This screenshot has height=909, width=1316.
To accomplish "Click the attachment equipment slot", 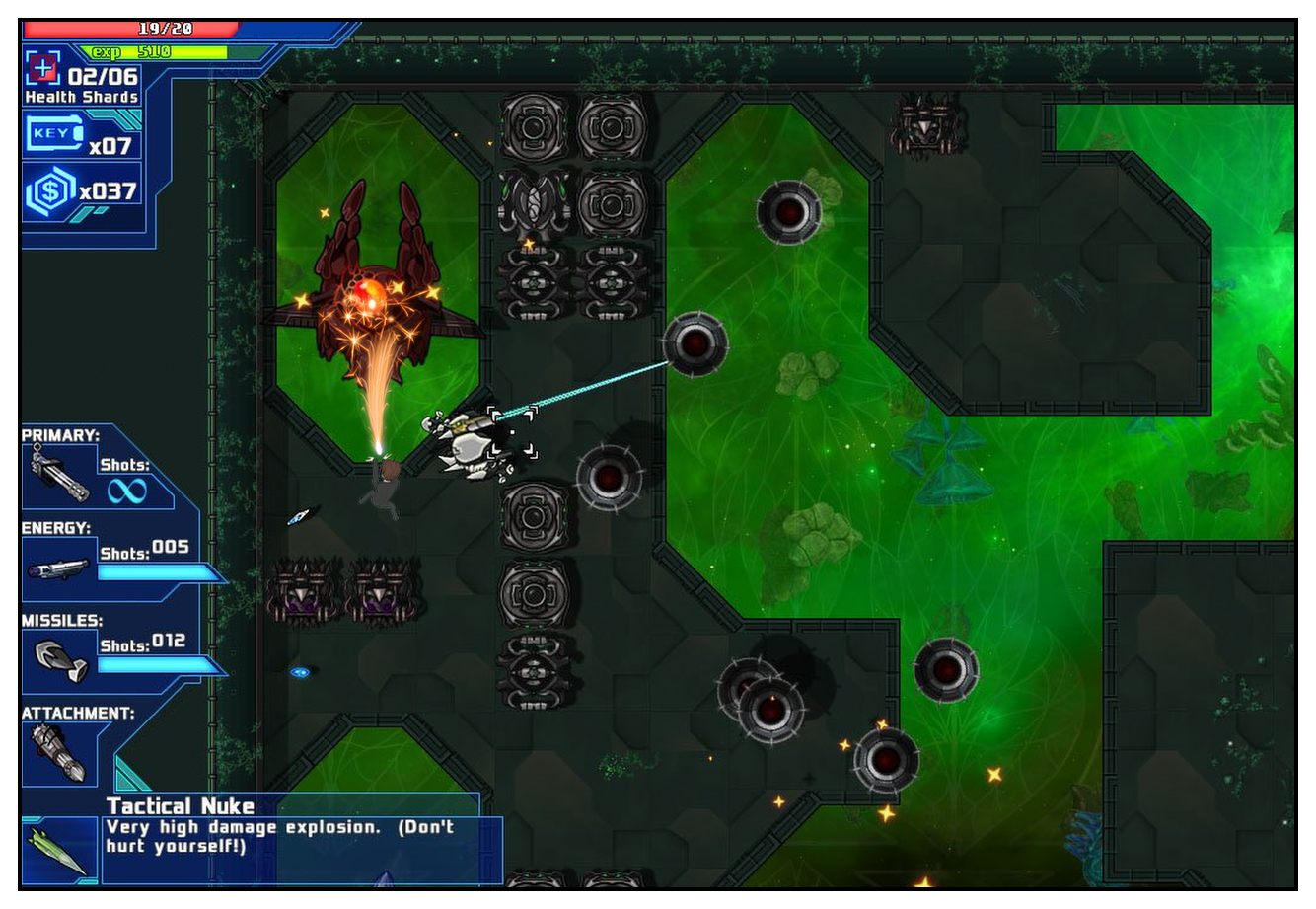I will (x=58, y=753).
